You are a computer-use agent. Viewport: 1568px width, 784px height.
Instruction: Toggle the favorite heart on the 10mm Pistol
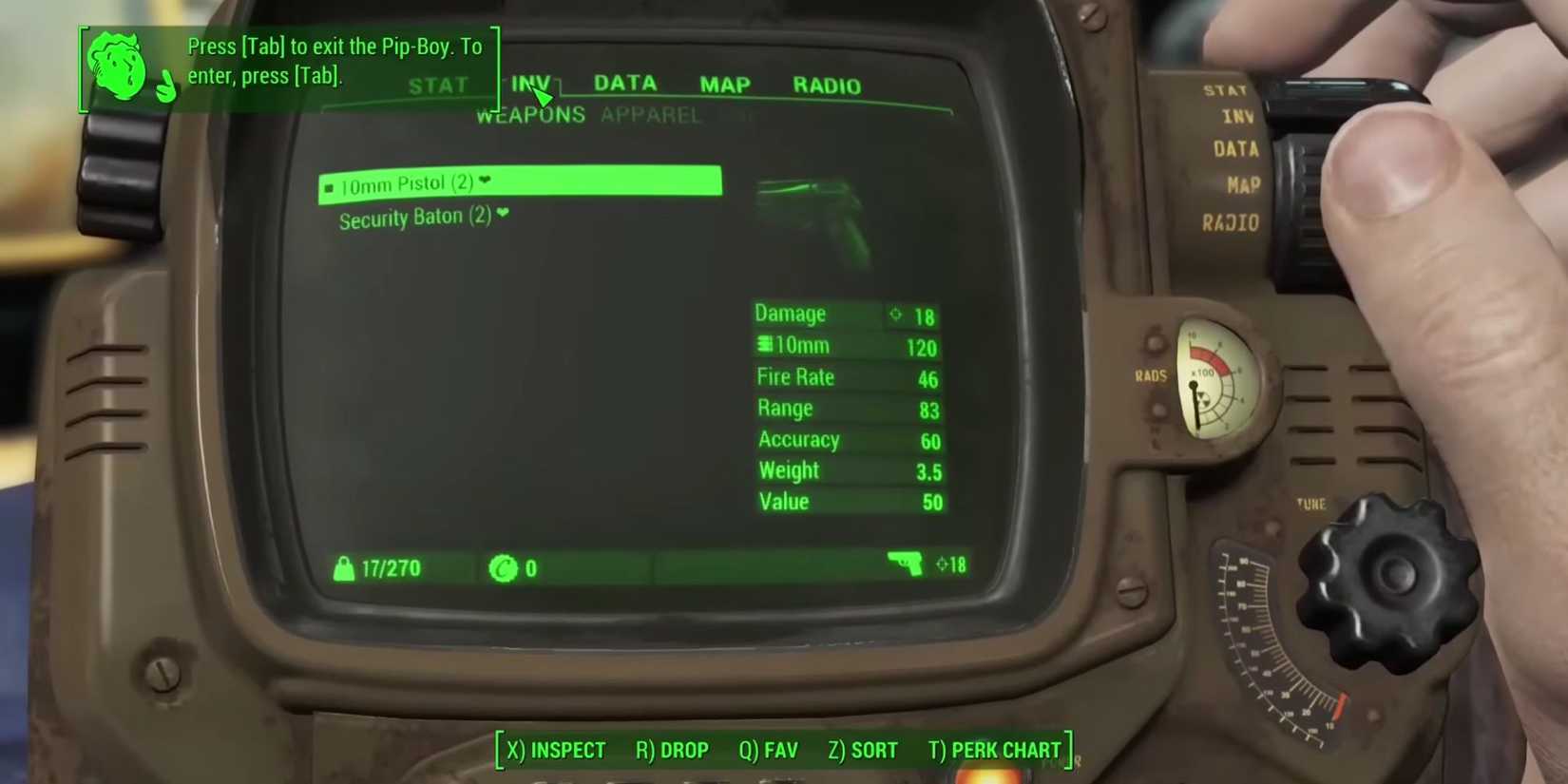(485, 182)
